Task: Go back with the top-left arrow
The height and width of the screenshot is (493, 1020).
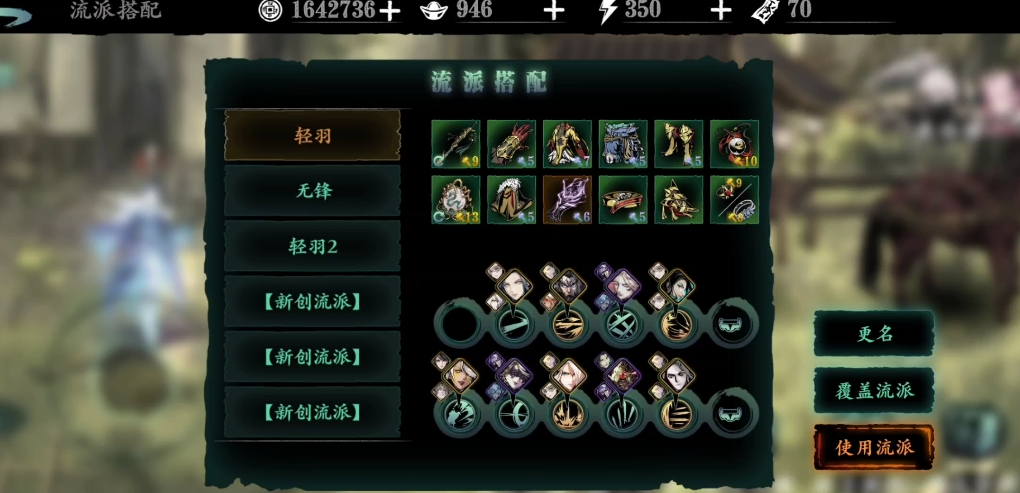Action: pos(18,10)
